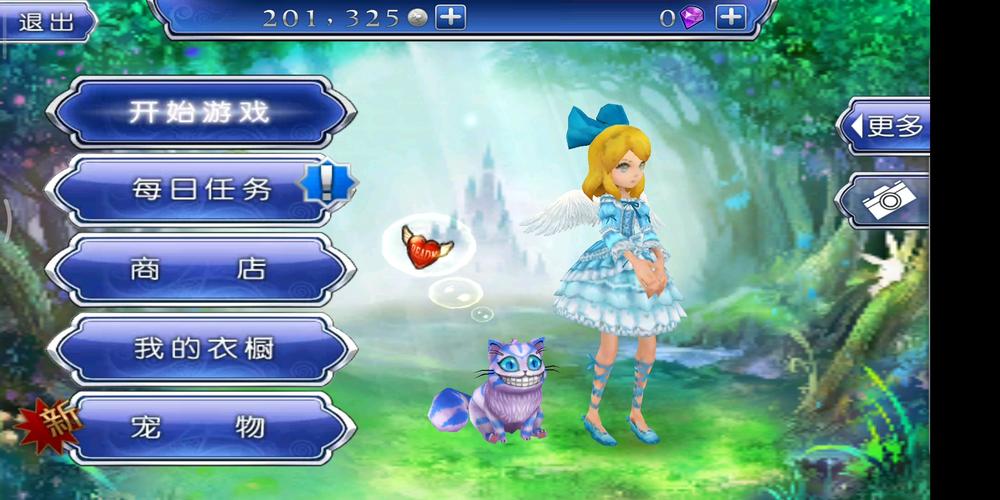
Task: Take a screenshot with camera button
Action: (885, 200)
